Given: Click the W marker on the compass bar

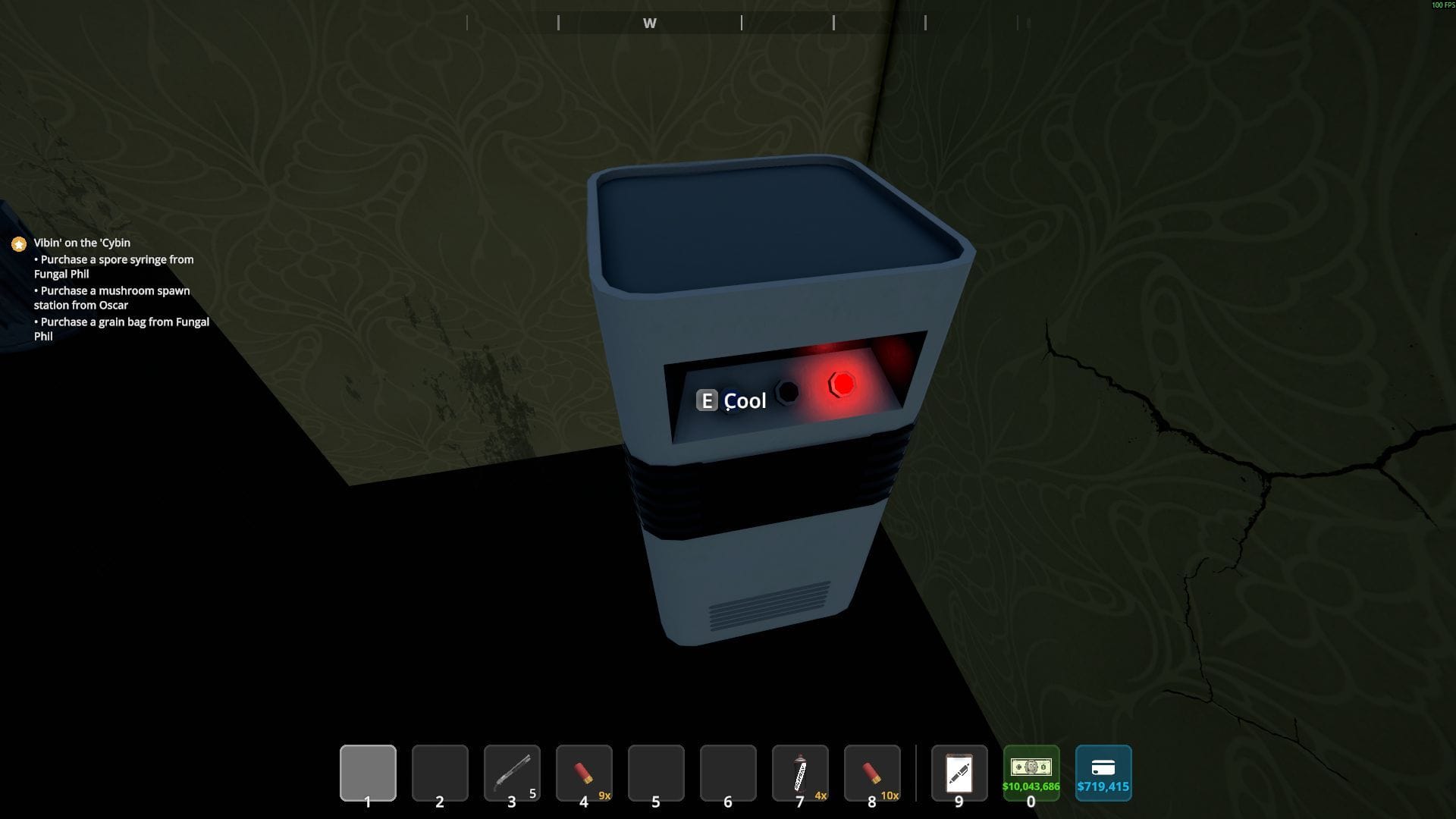Looking at the screenshot, I should click(650, 23).
